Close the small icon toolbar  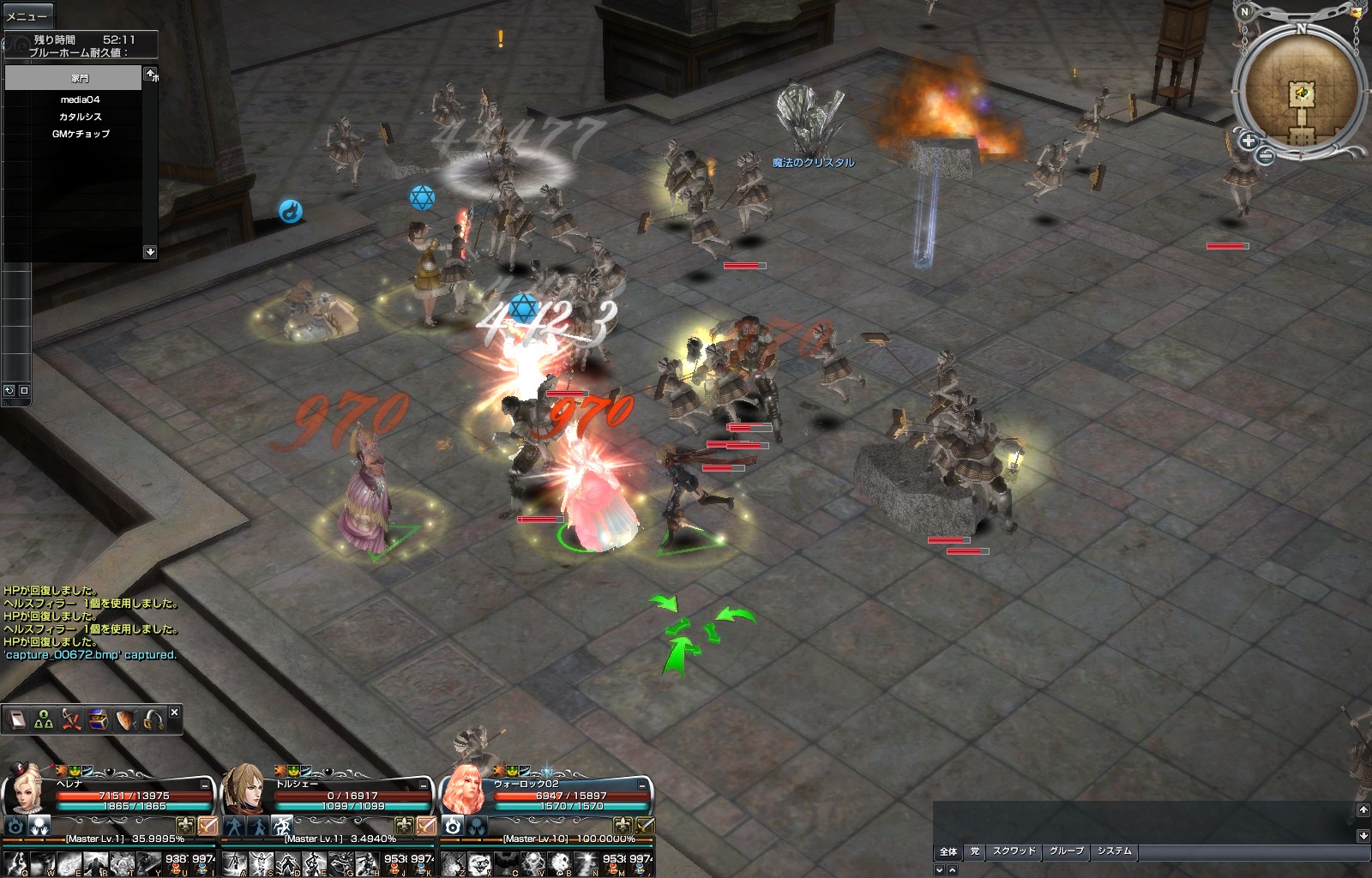[x=174, y=713]
